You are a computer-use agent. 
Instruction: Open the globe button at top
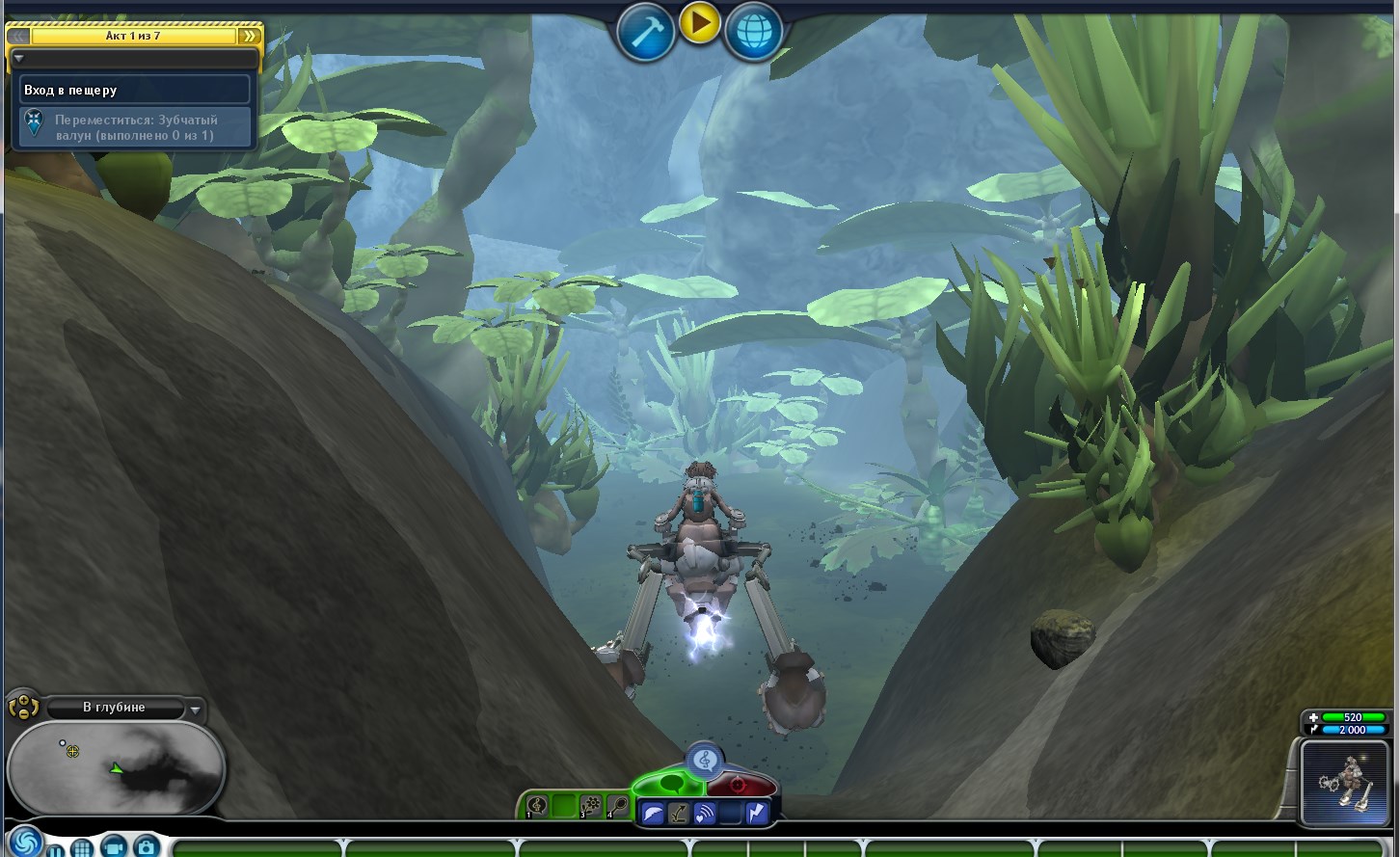pyautogui.click(x=753, y=33)
